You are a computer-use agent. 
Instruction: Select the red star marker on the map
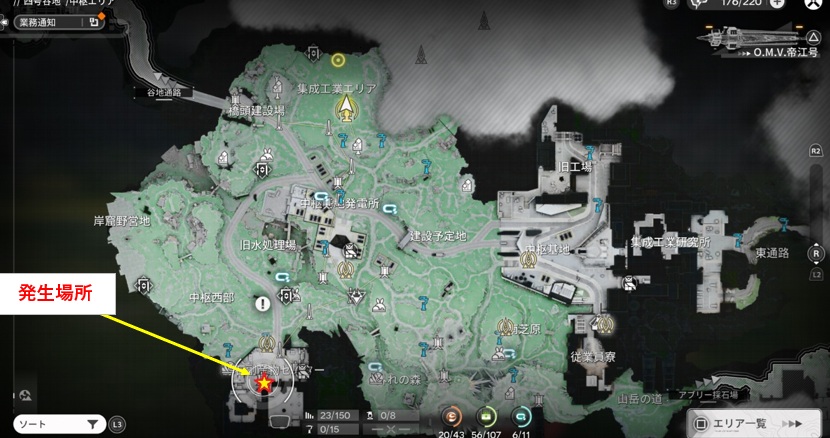pos(264,383)
